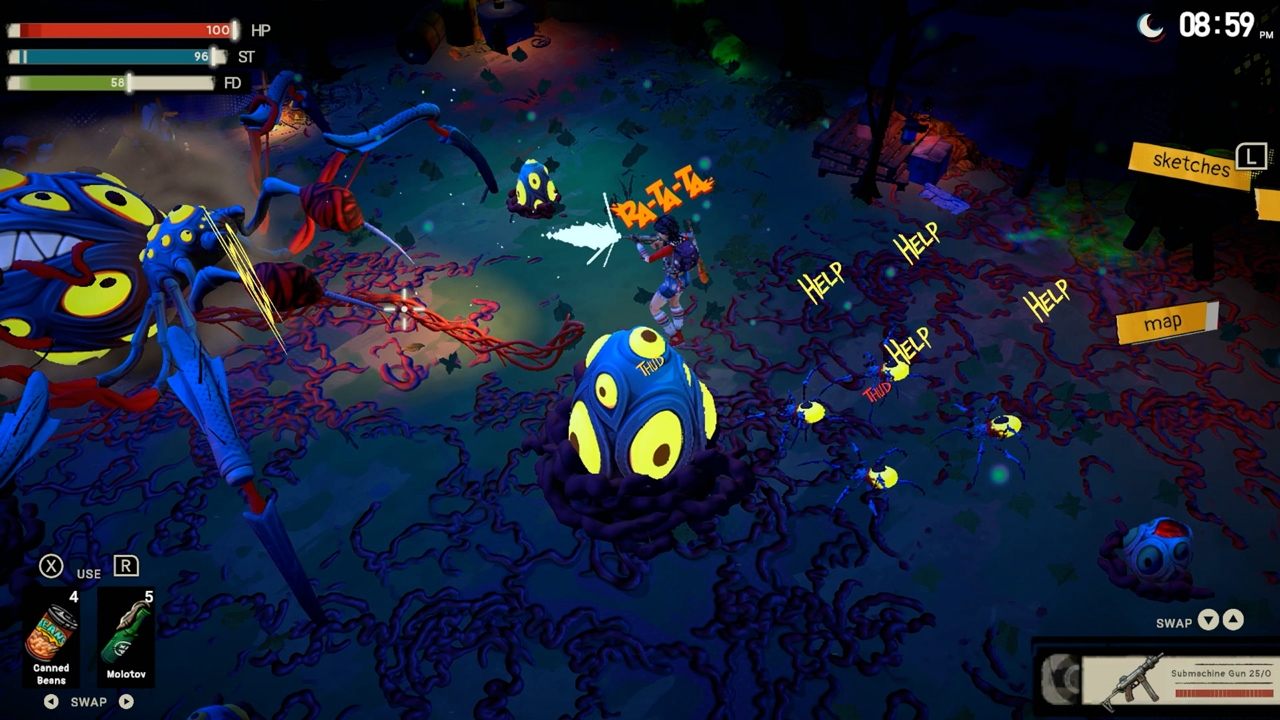The image size is (1280, 720).
Task: Click the right item swap arrow
Action: click(126, 702)
